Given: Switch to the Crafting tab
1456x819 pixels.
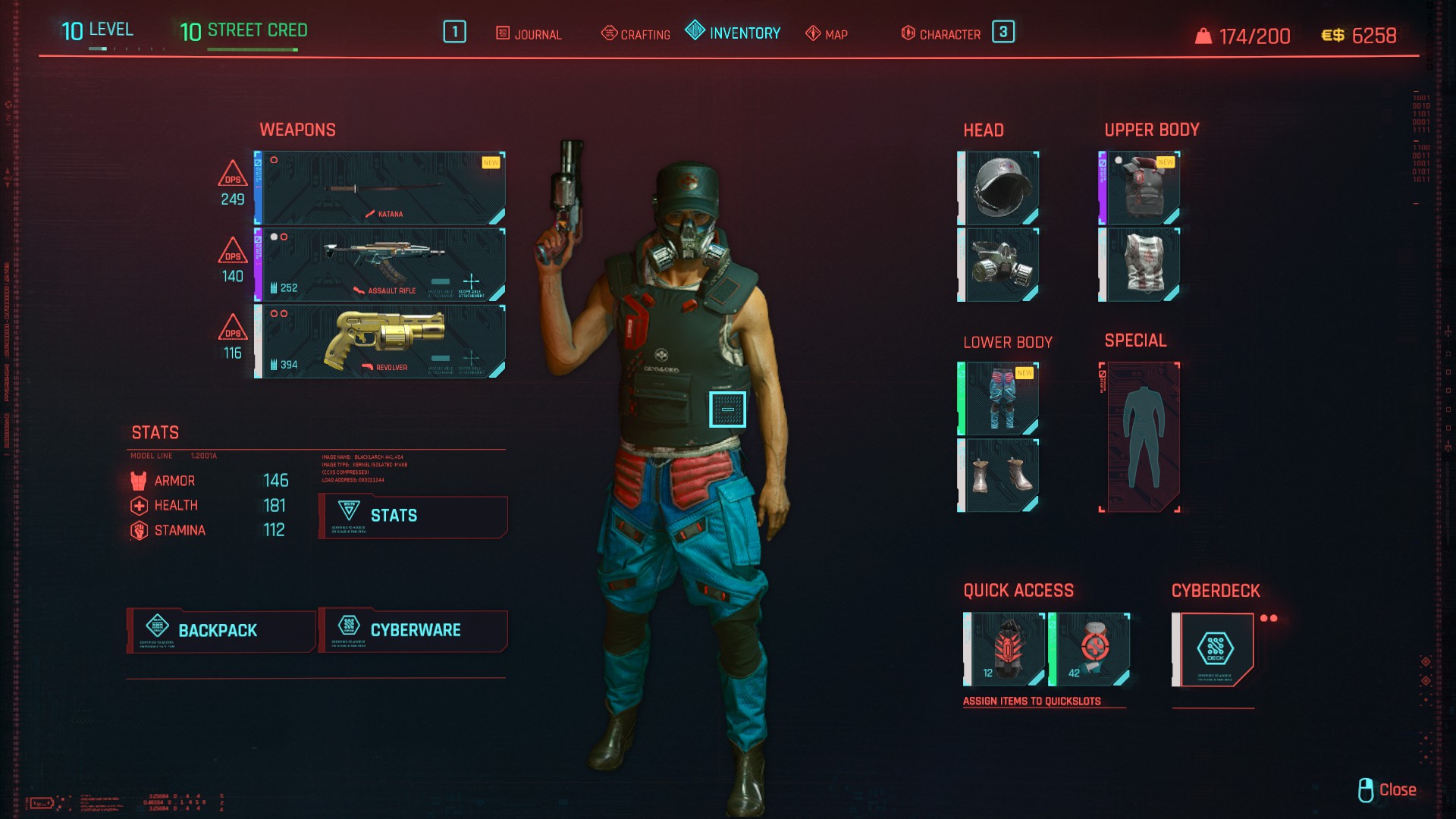Looking at the screenshot, I should 635,34.
